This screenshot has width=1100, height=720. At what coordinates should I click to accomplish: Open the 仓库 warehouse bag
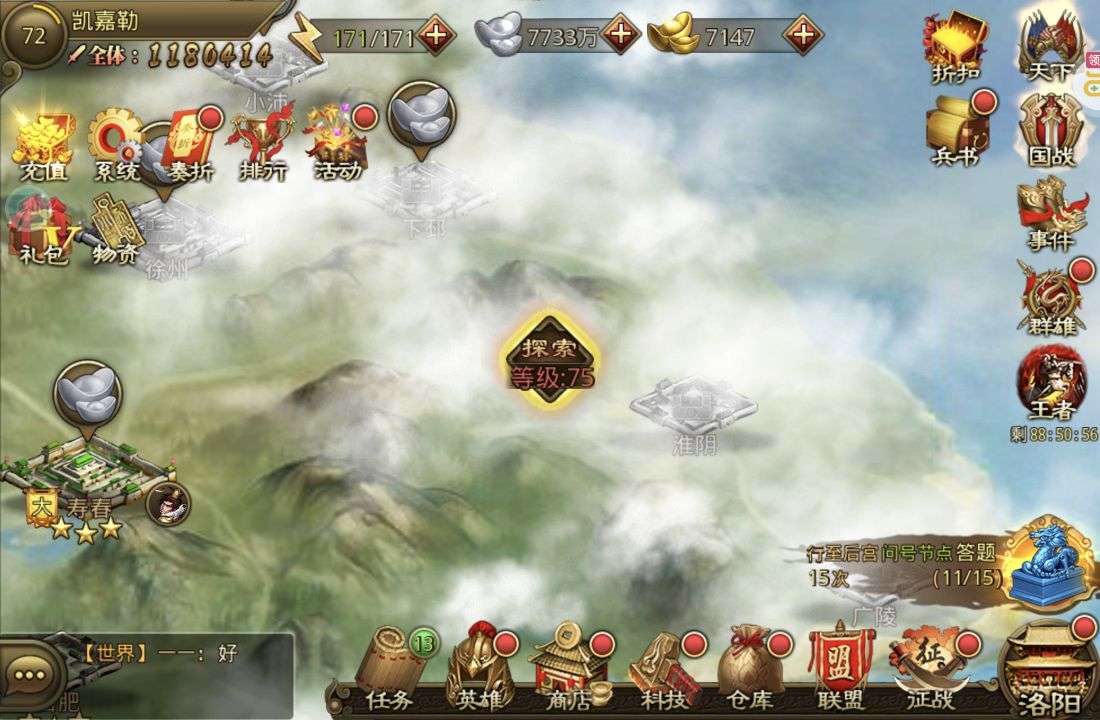click(746, 666)
